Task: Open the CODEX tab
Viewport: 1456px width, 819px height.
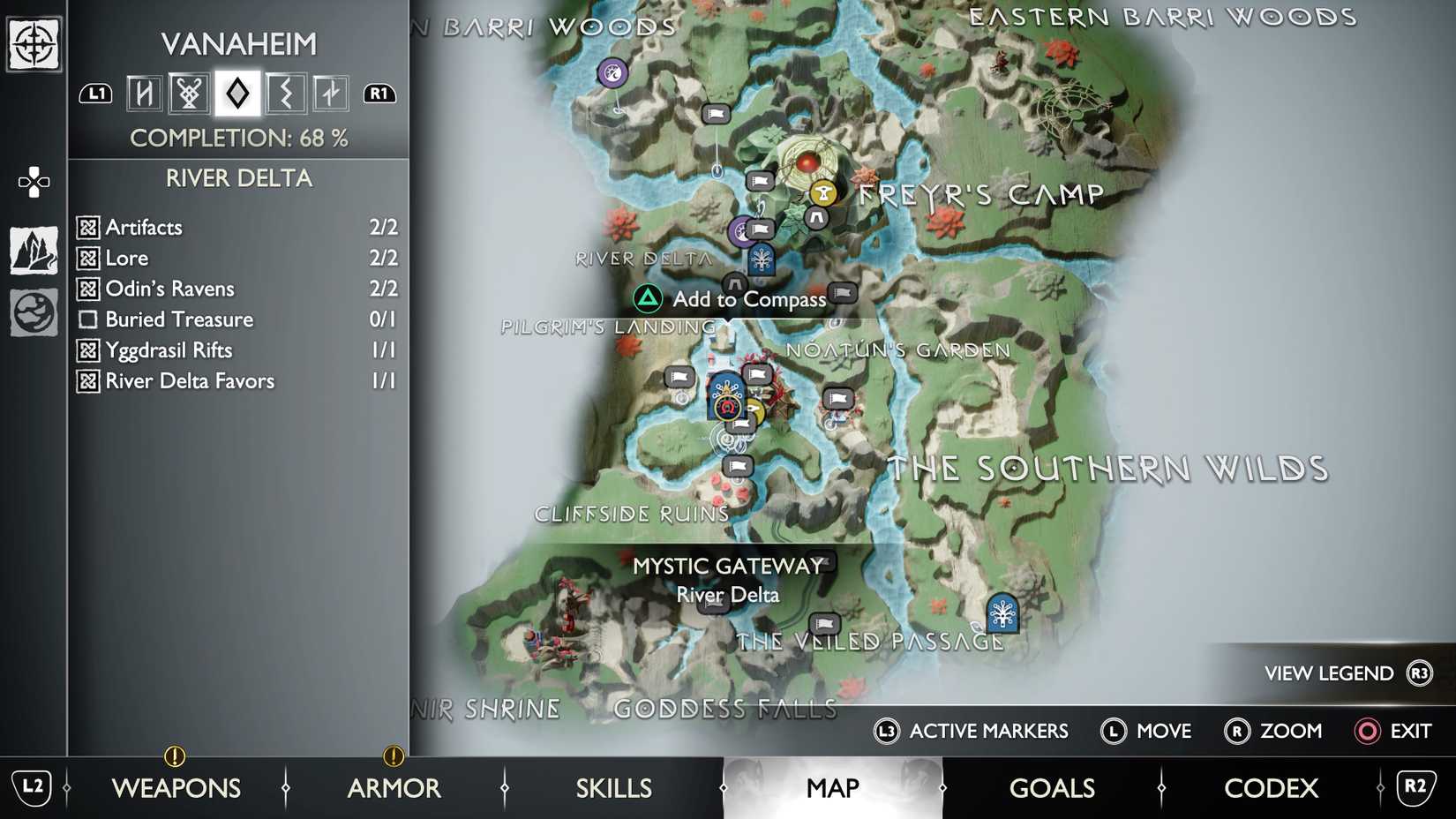Action: tap(1271, 787)
